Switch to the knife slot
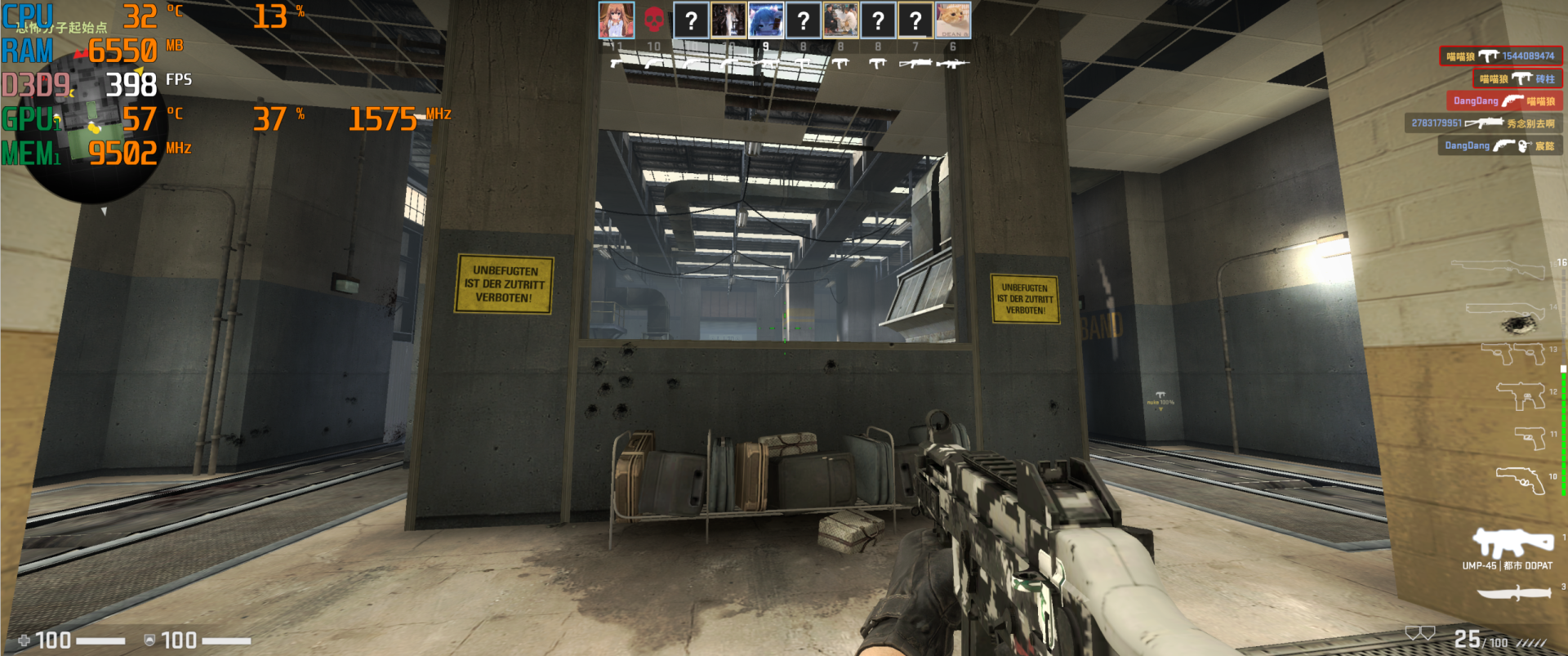 click(x=1513, y=593)
